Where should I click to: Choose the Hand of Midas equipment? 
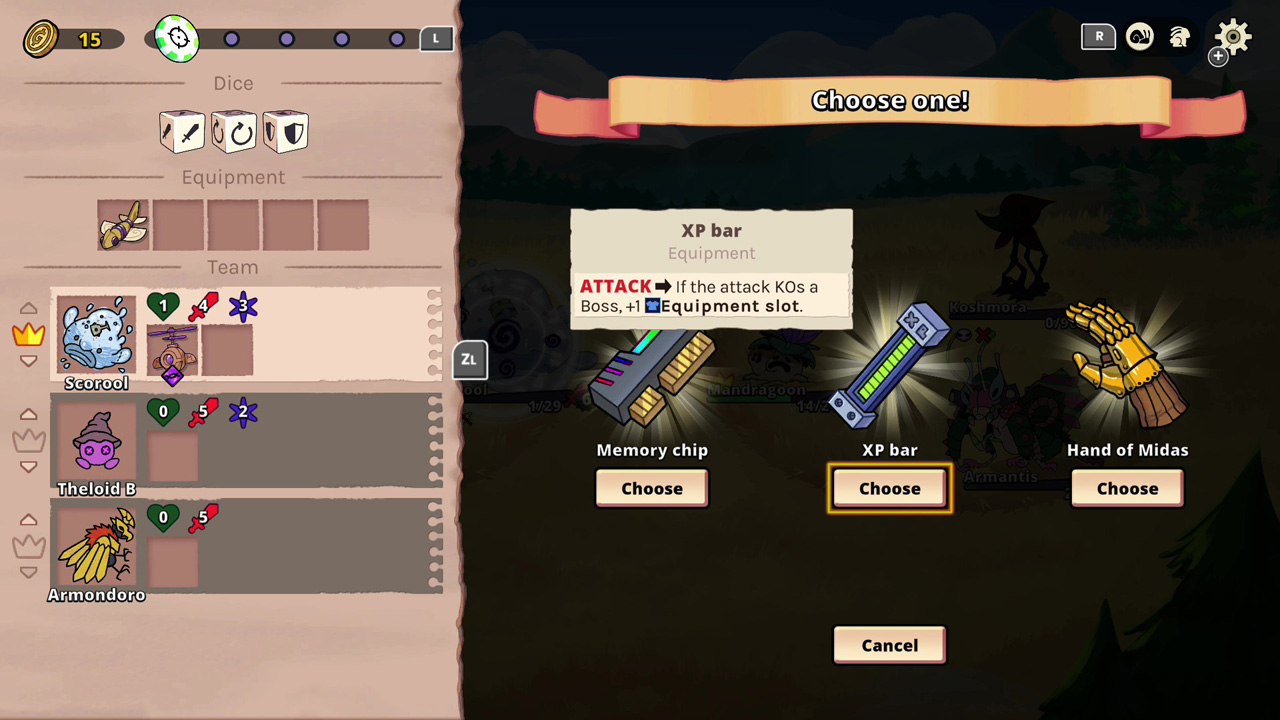tap(1127, 488)
